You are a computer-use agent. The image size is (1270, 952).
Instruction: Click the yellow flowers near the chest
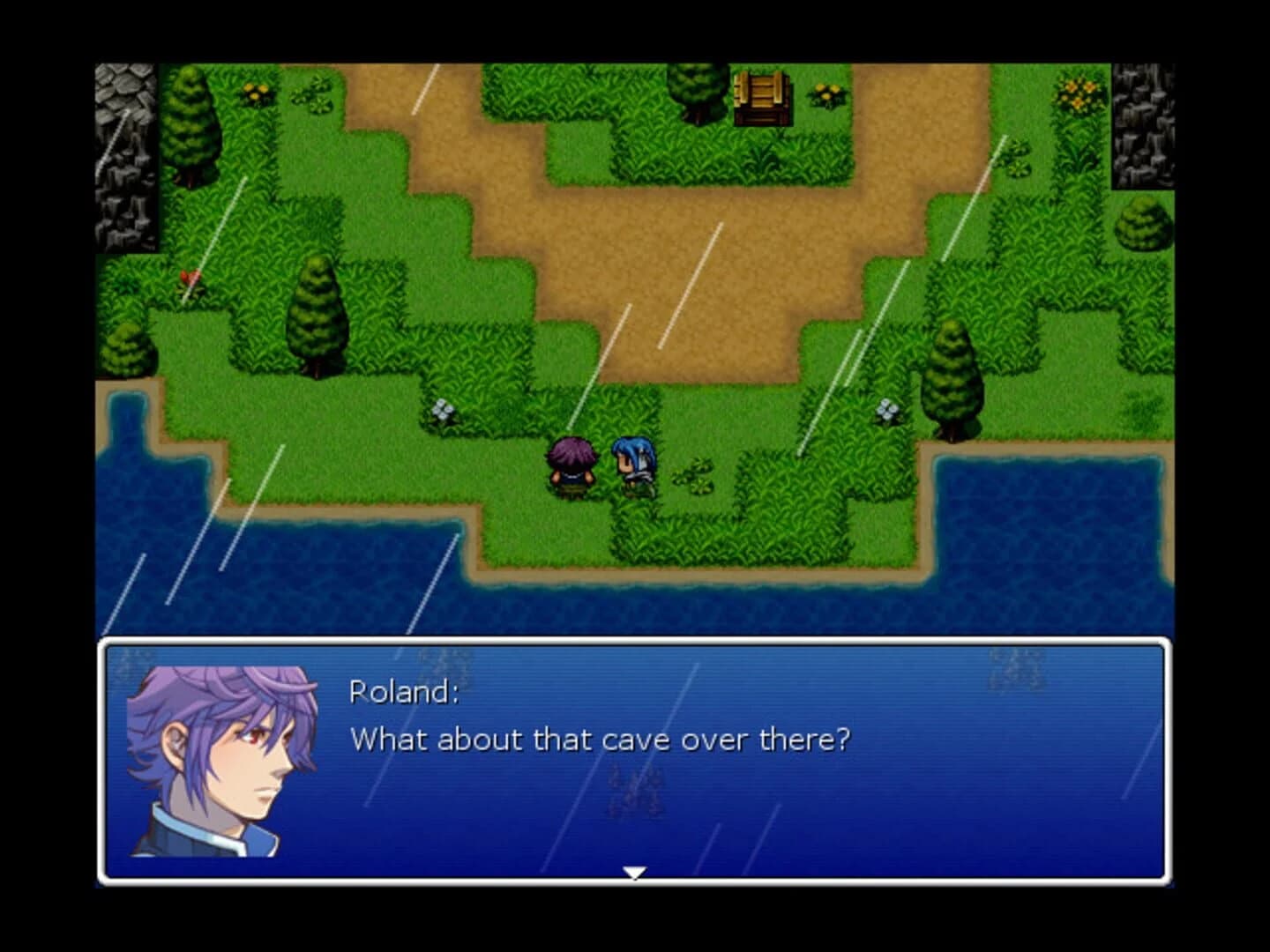825,93
